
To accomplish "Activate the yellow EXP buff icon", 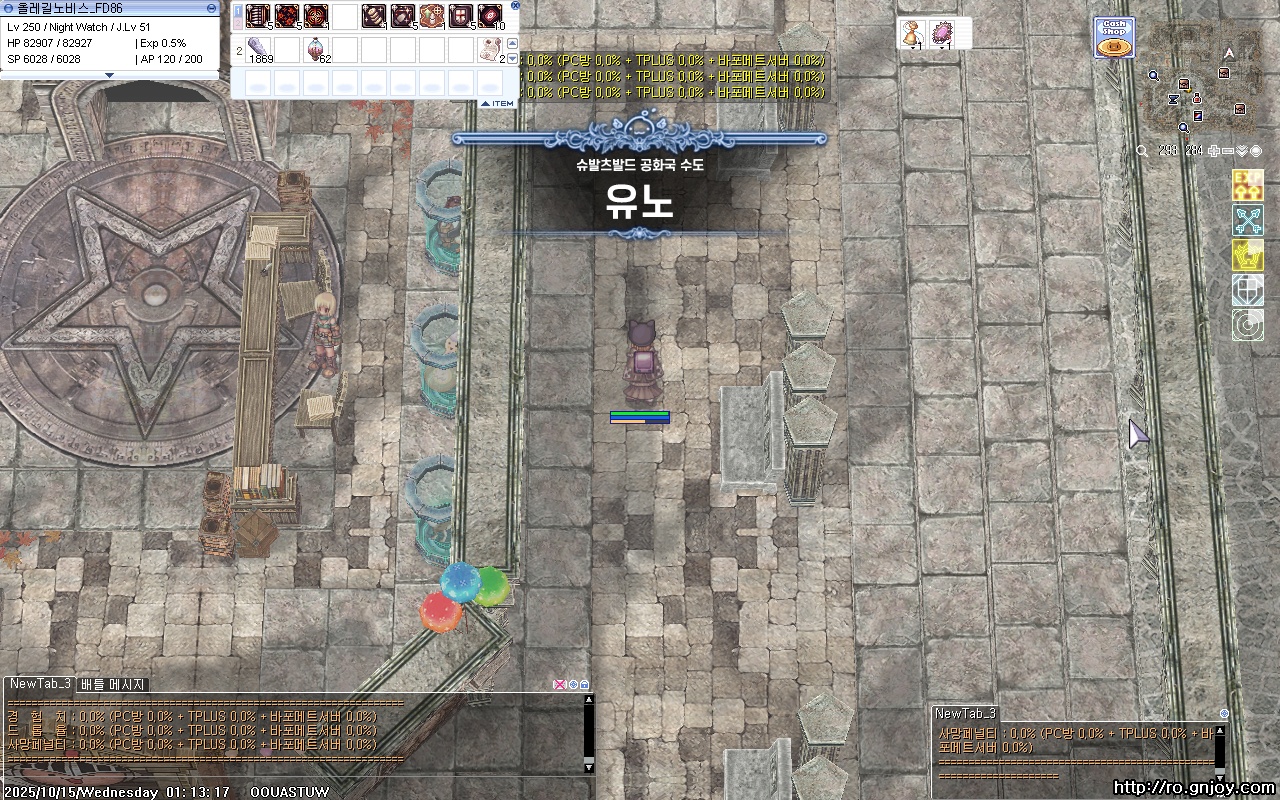I will 1247,185.
